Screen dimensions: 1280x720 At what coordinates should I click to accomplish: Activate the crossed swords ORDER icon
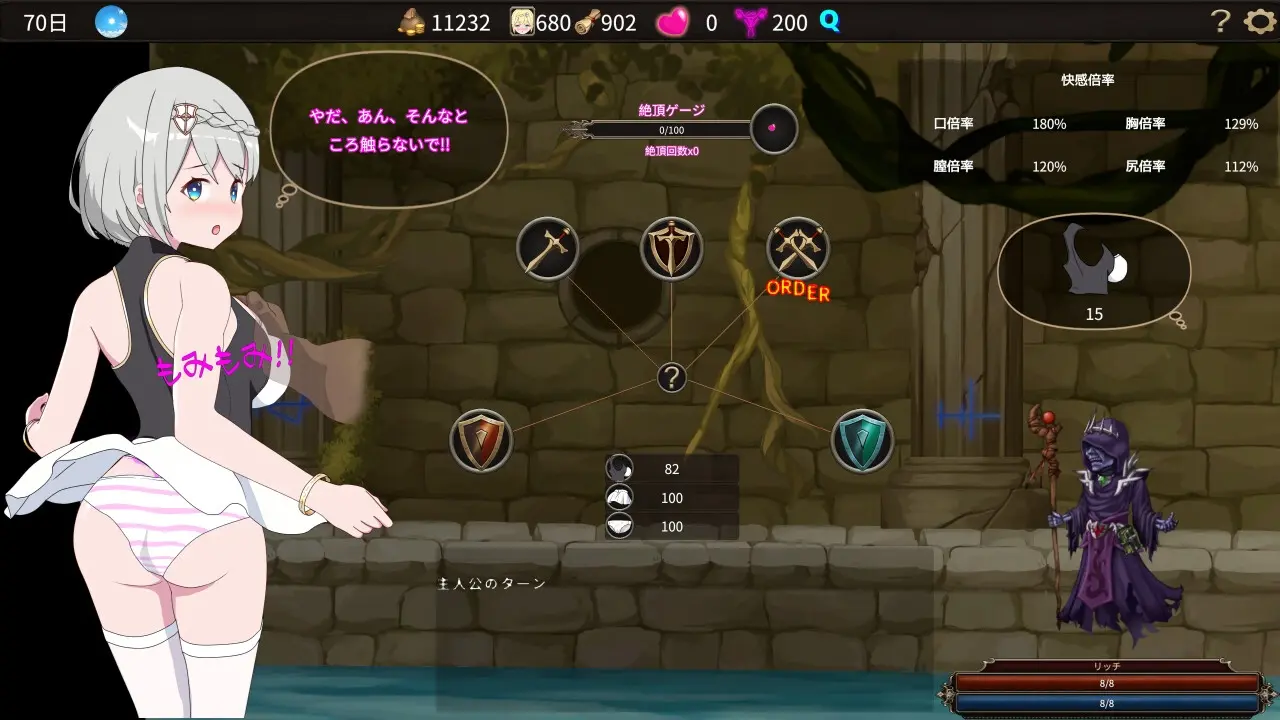797,248
